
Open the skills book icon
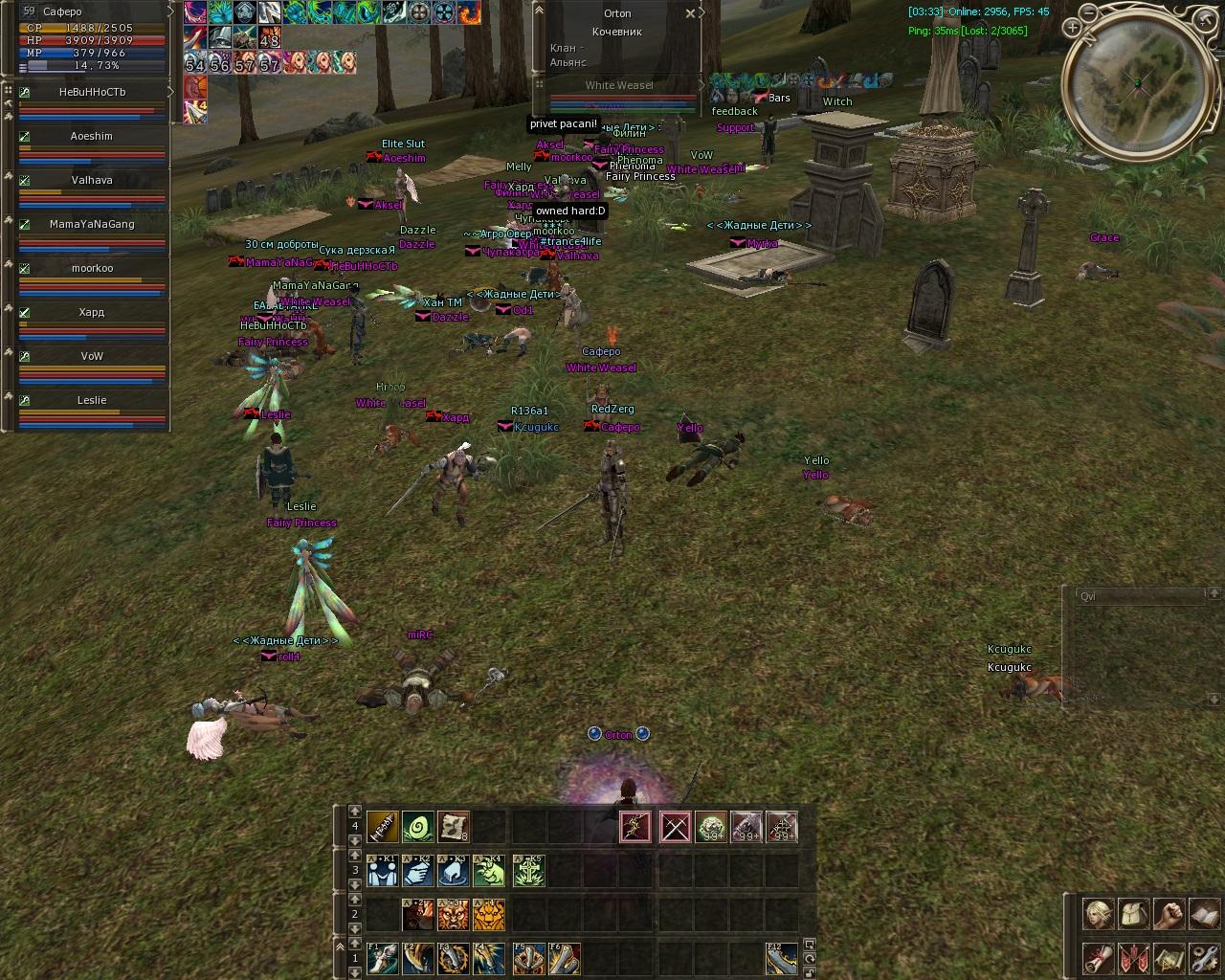click(x=1204, y=914)
